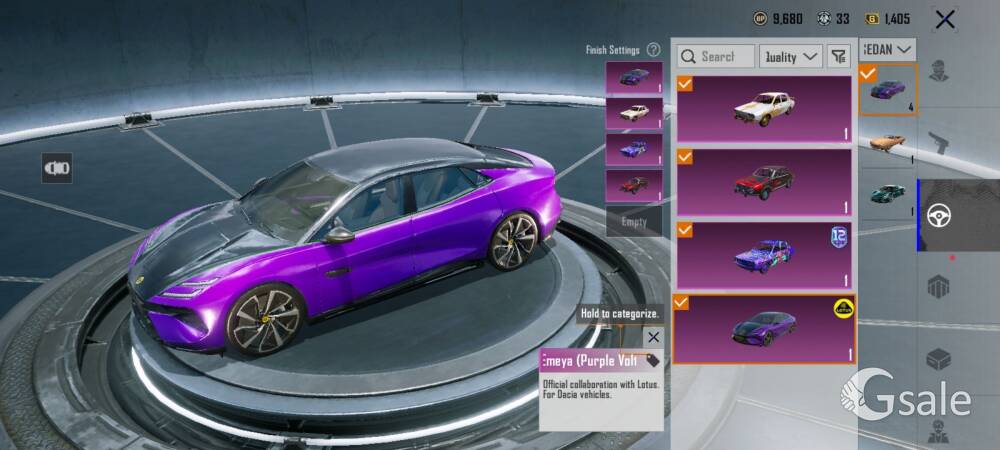The image size is (1000, 450).
Task: Pick the orange convertible vehicle category
Action: pyautogui.click(x=887, y=142)
